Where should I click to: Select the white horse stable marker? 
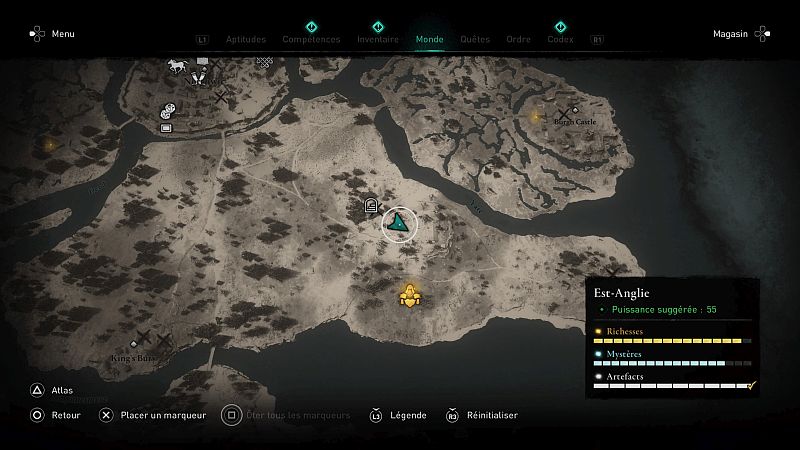(176, 67)
